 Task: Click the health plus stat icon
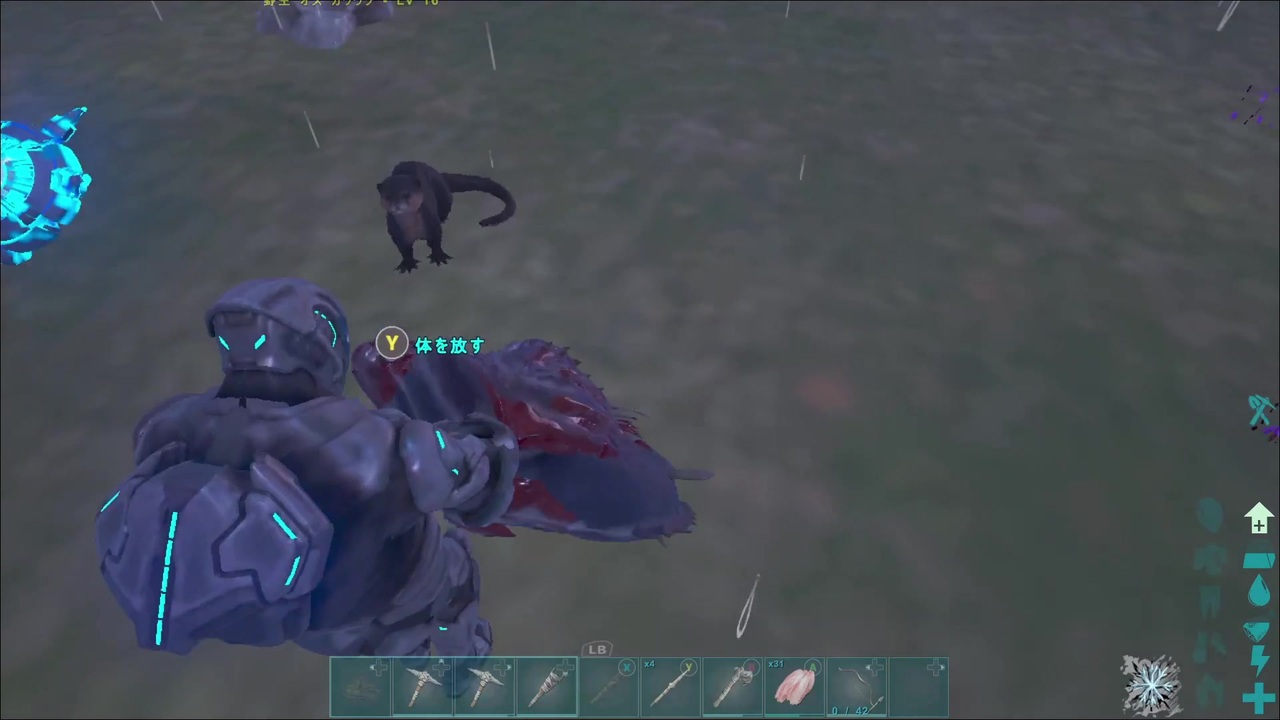[1258, 697]
